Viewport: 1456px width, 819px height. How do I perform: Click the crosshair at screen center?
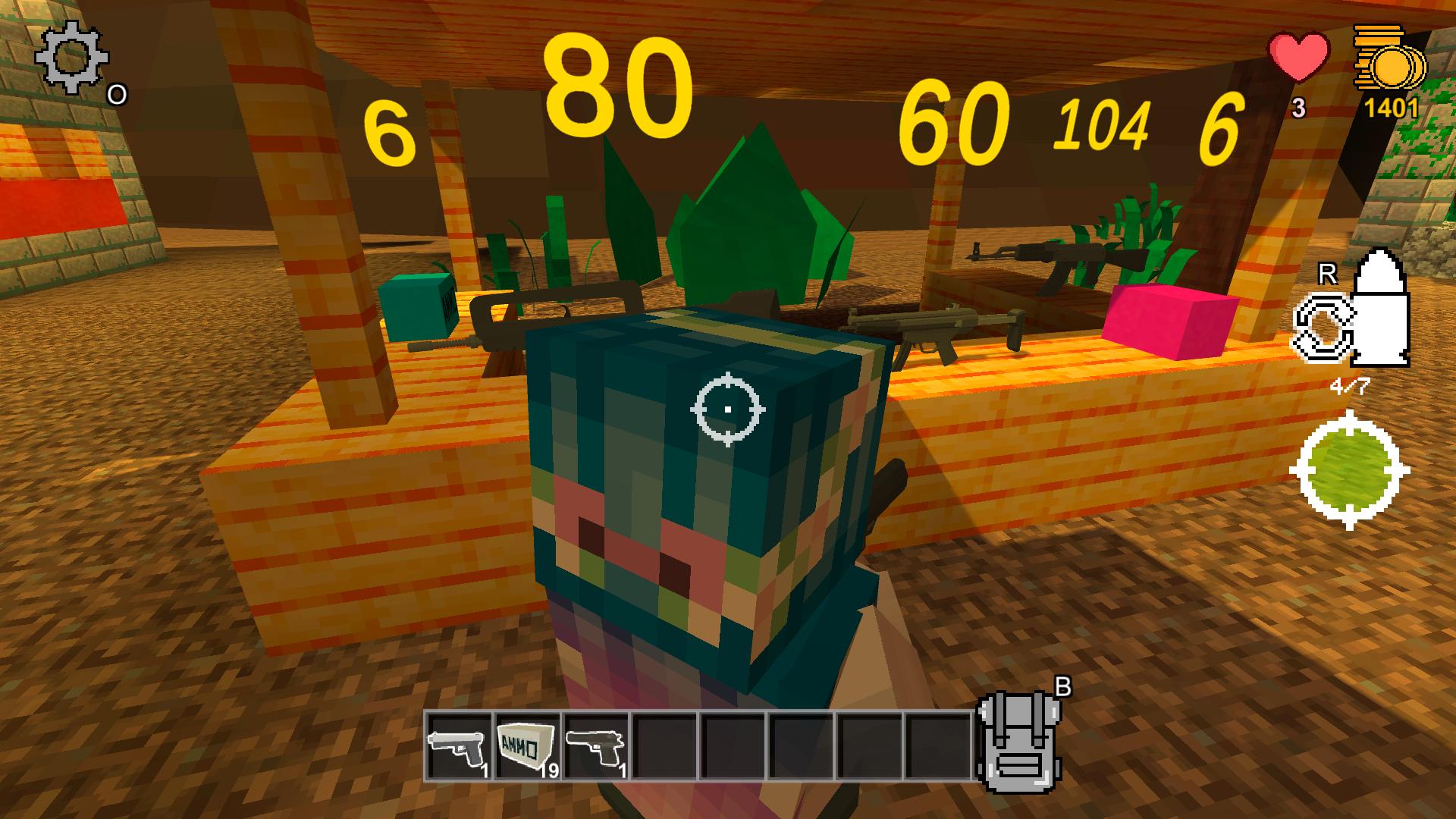pos(728,409)
